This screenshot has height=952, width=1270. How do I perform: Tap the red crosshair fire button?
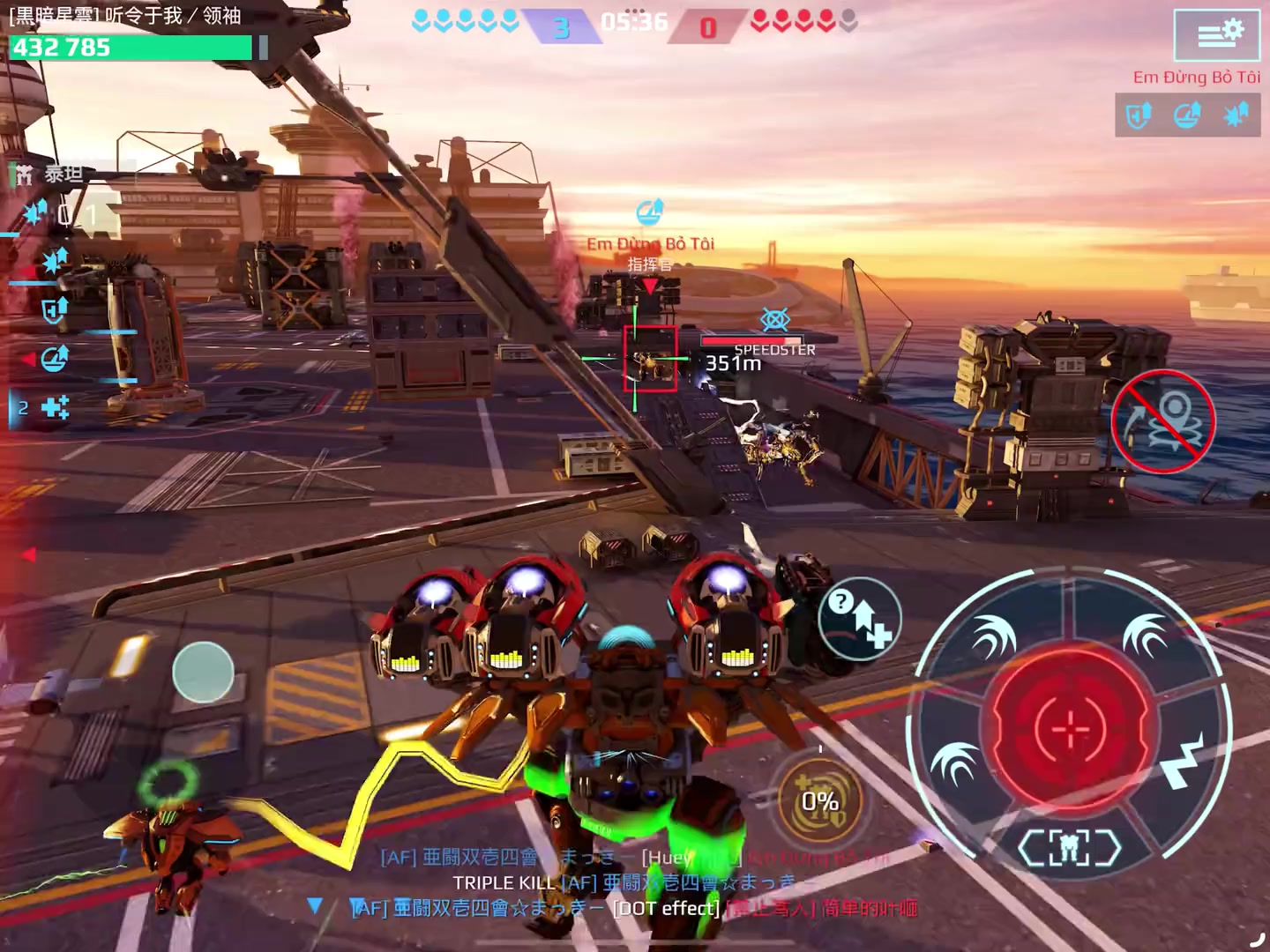1070,729
